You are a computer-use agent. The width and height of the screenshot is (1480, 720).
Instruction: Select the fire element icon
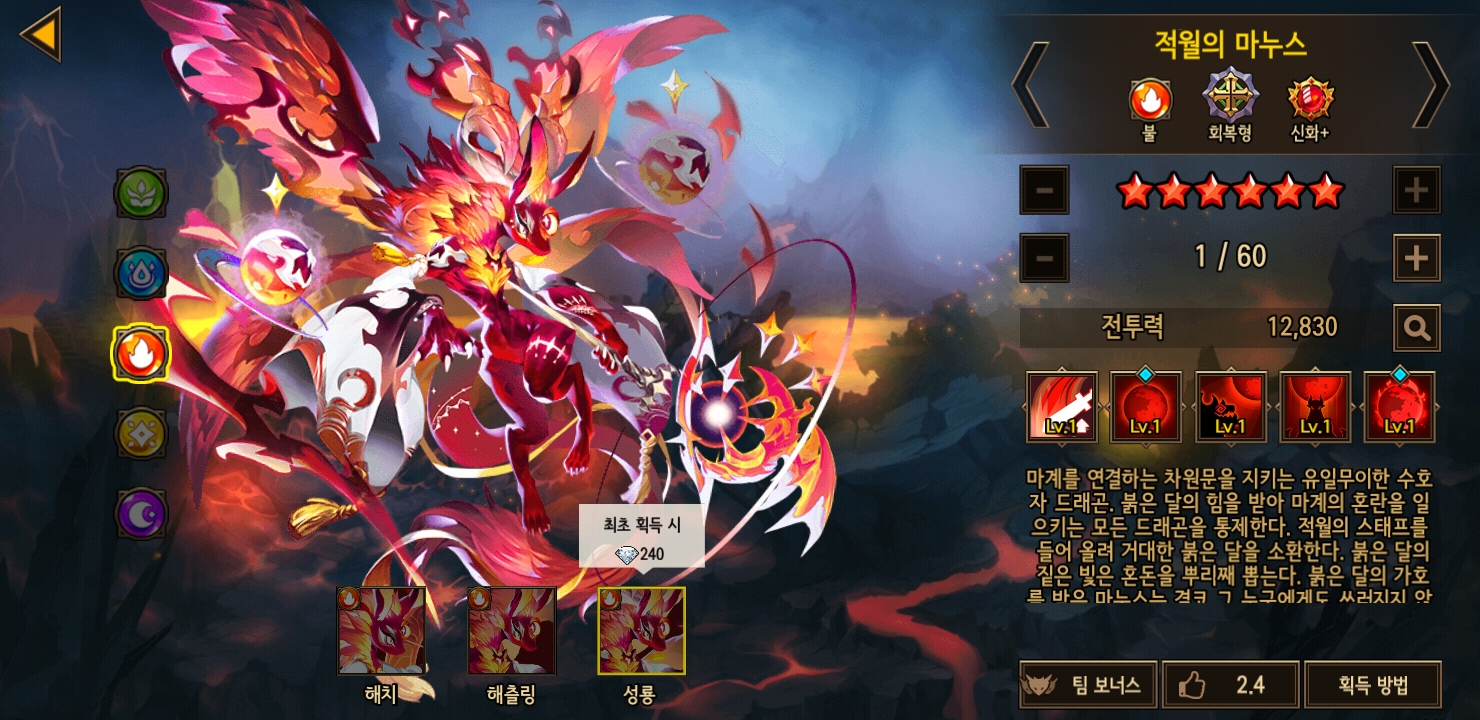click(x=141, y=353)
